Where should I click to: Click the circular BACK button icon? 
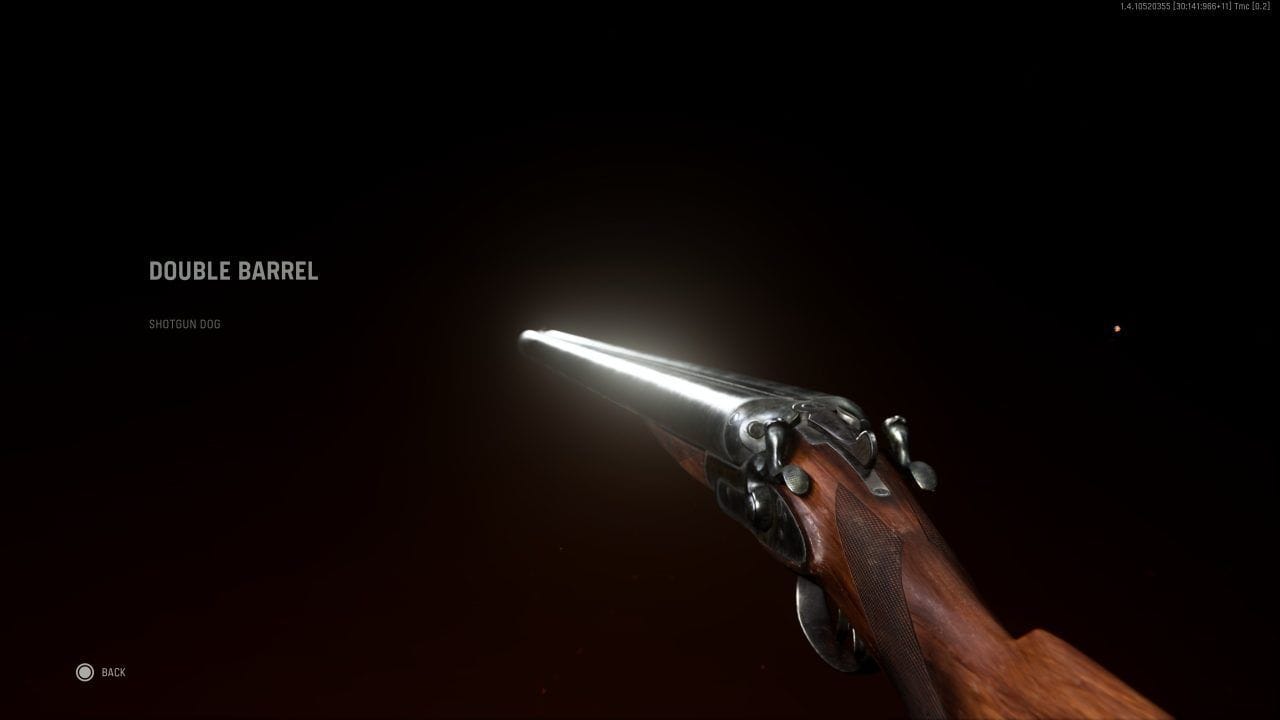pyautogui.click(x=85, y=671)
